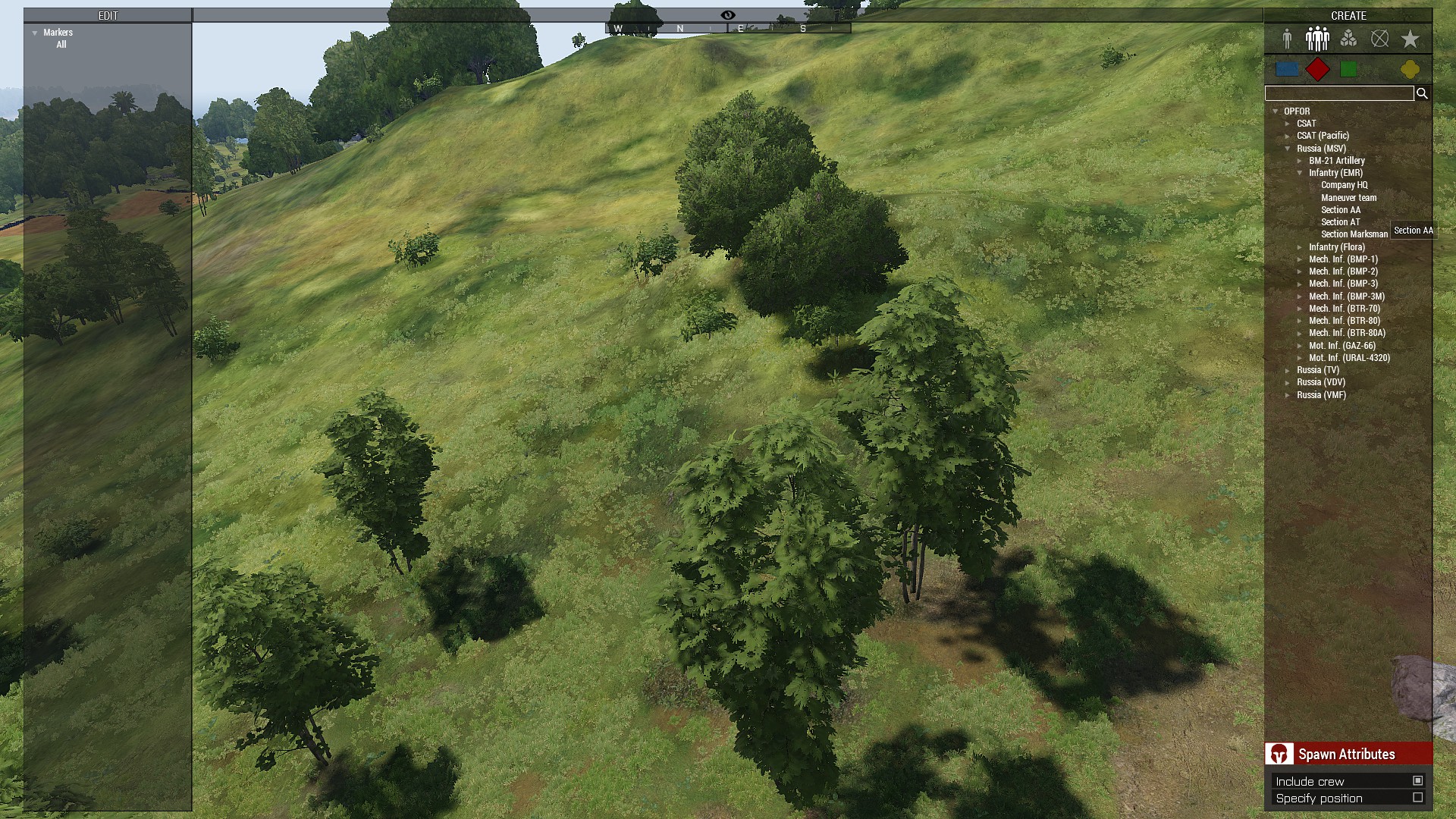This screenshot has height=819, width=1456.
Task: Open the Modules mode icon
Action: coord(1348,39)
